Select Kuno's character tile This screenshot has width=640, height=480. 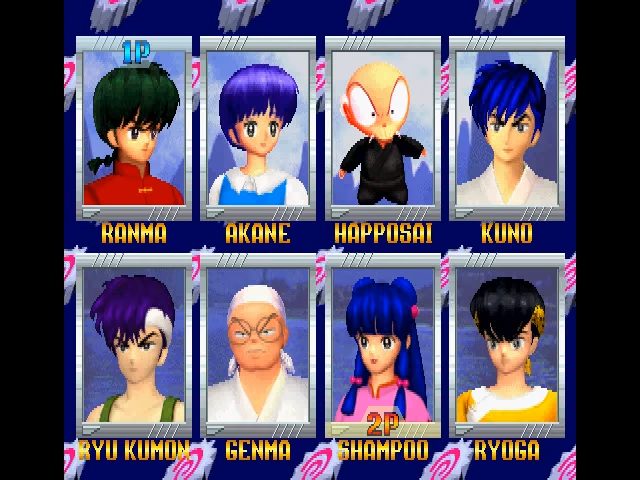[x=506, y=130]
